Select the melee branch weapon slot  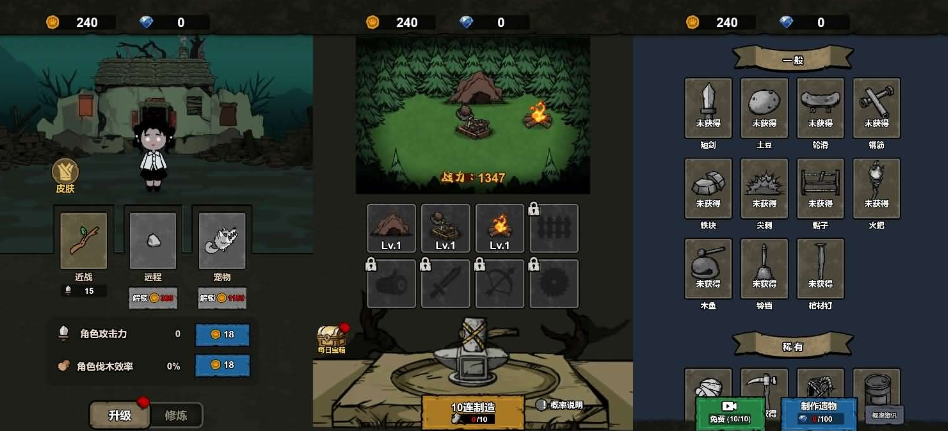pyautogui.click(x=83, y=241)
